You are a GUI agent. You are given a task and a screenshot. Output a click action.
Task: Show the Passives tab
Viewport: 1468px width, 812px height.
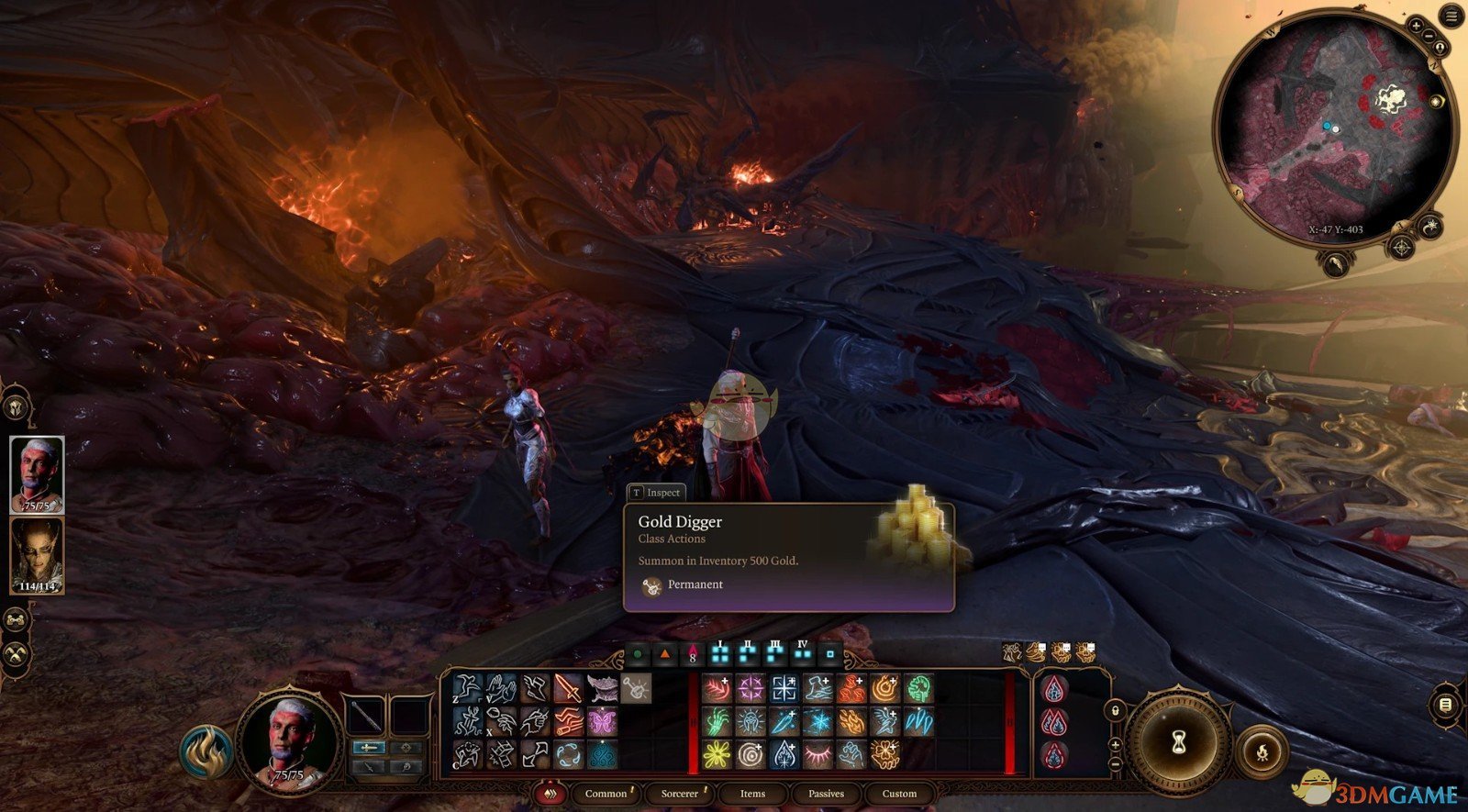pyautogui.click(x=826, y=794)
